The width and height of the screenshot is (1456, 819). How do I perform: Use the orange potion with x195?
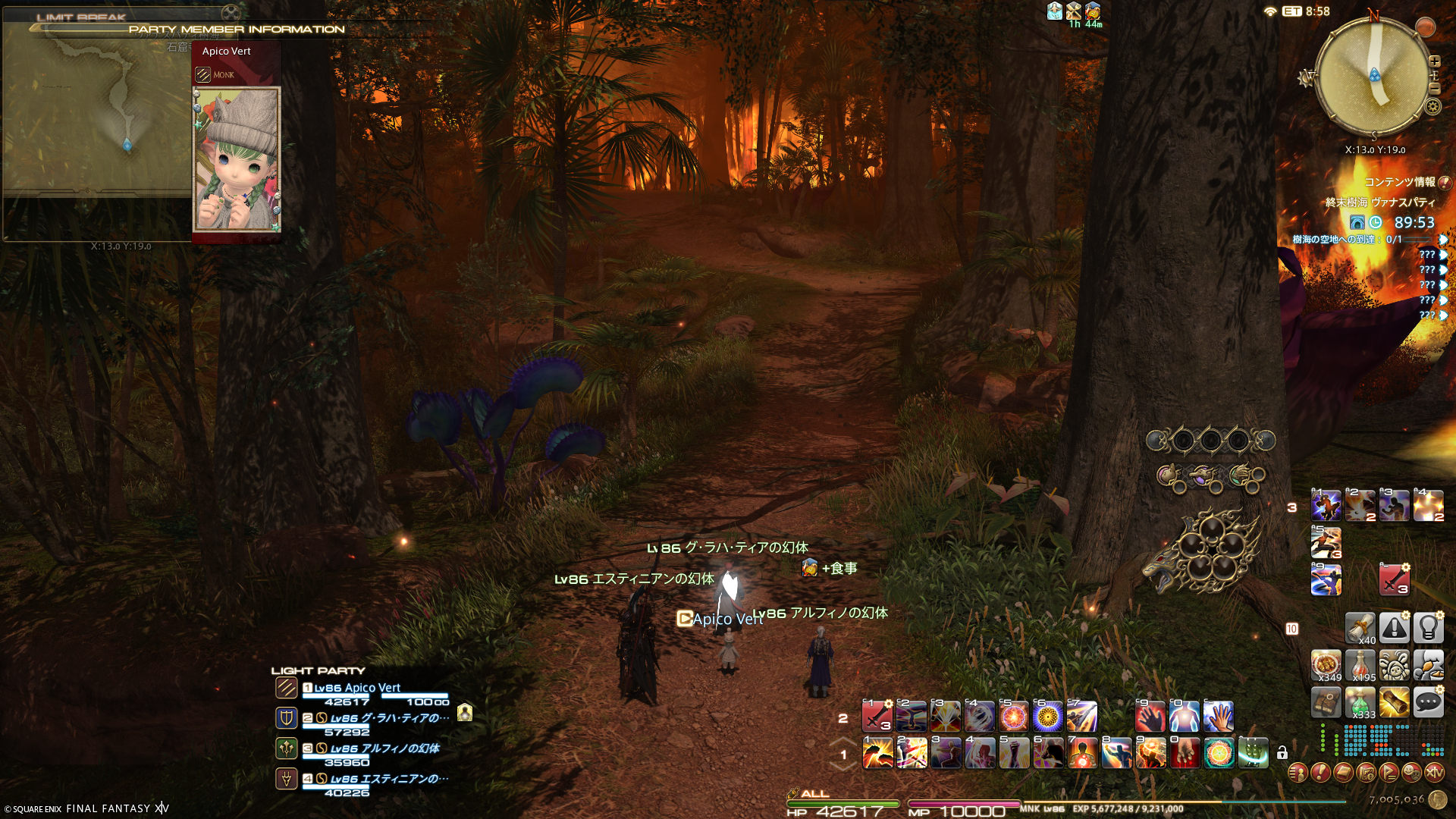1360,665
